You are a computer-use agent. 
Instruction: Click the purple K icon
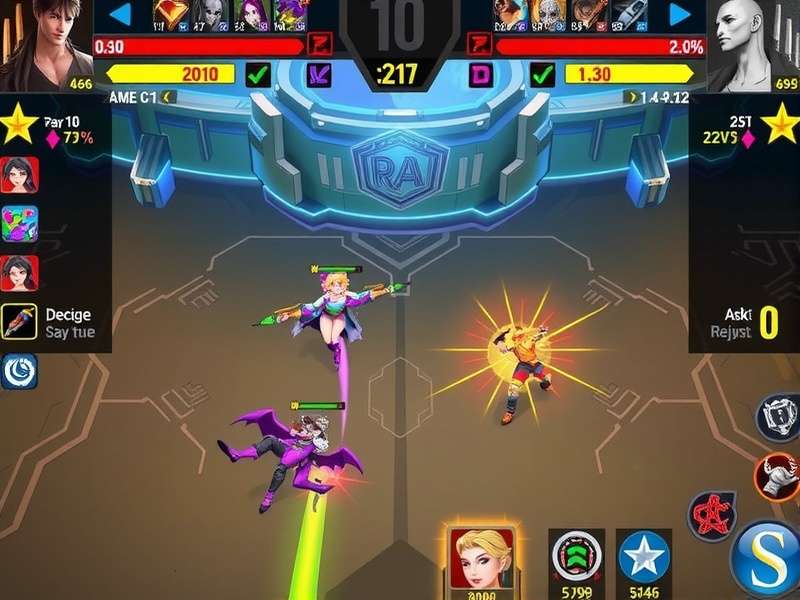320,73
